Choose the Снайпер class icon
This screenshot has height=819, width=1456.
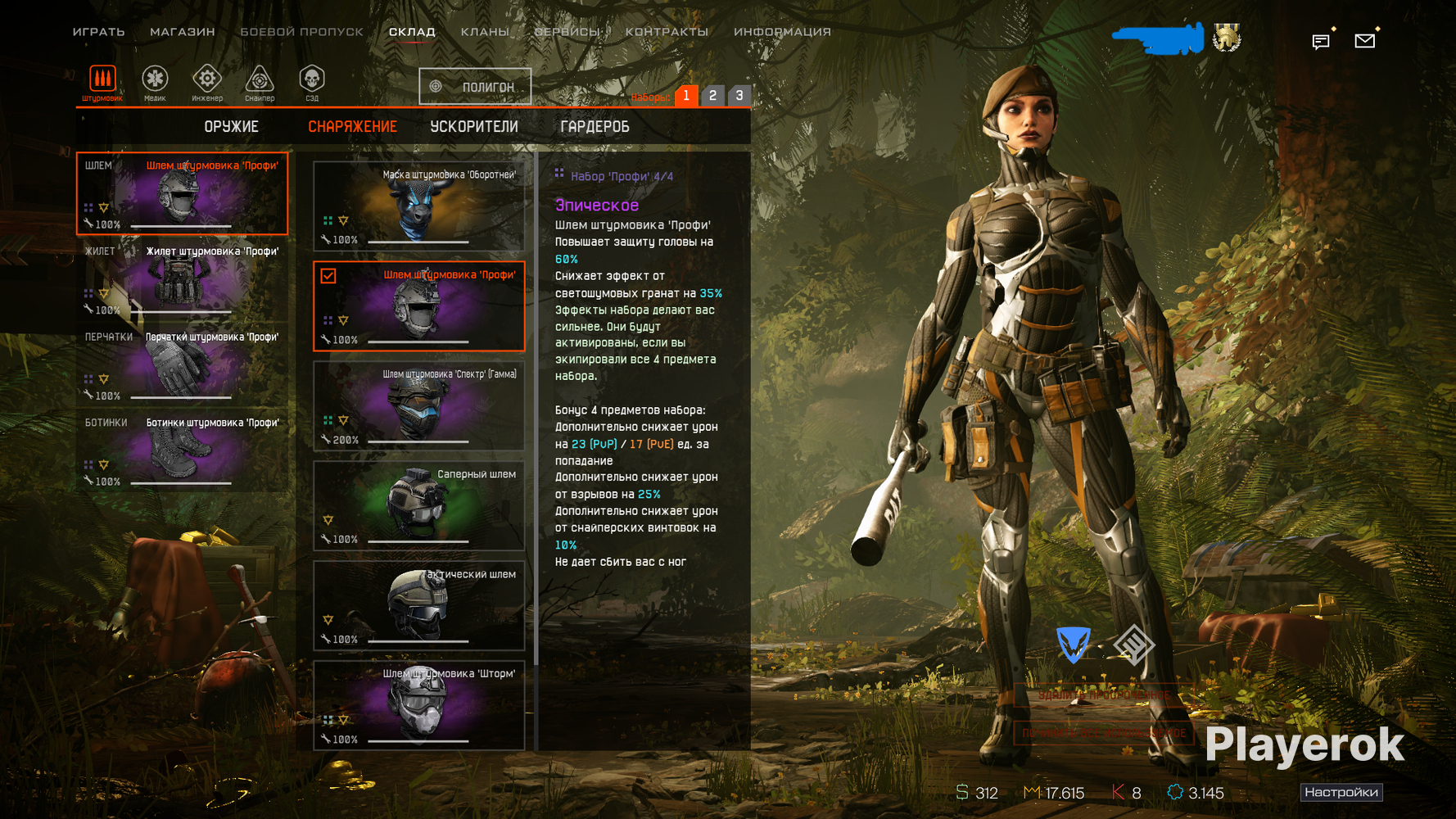(x=260, y=82)
